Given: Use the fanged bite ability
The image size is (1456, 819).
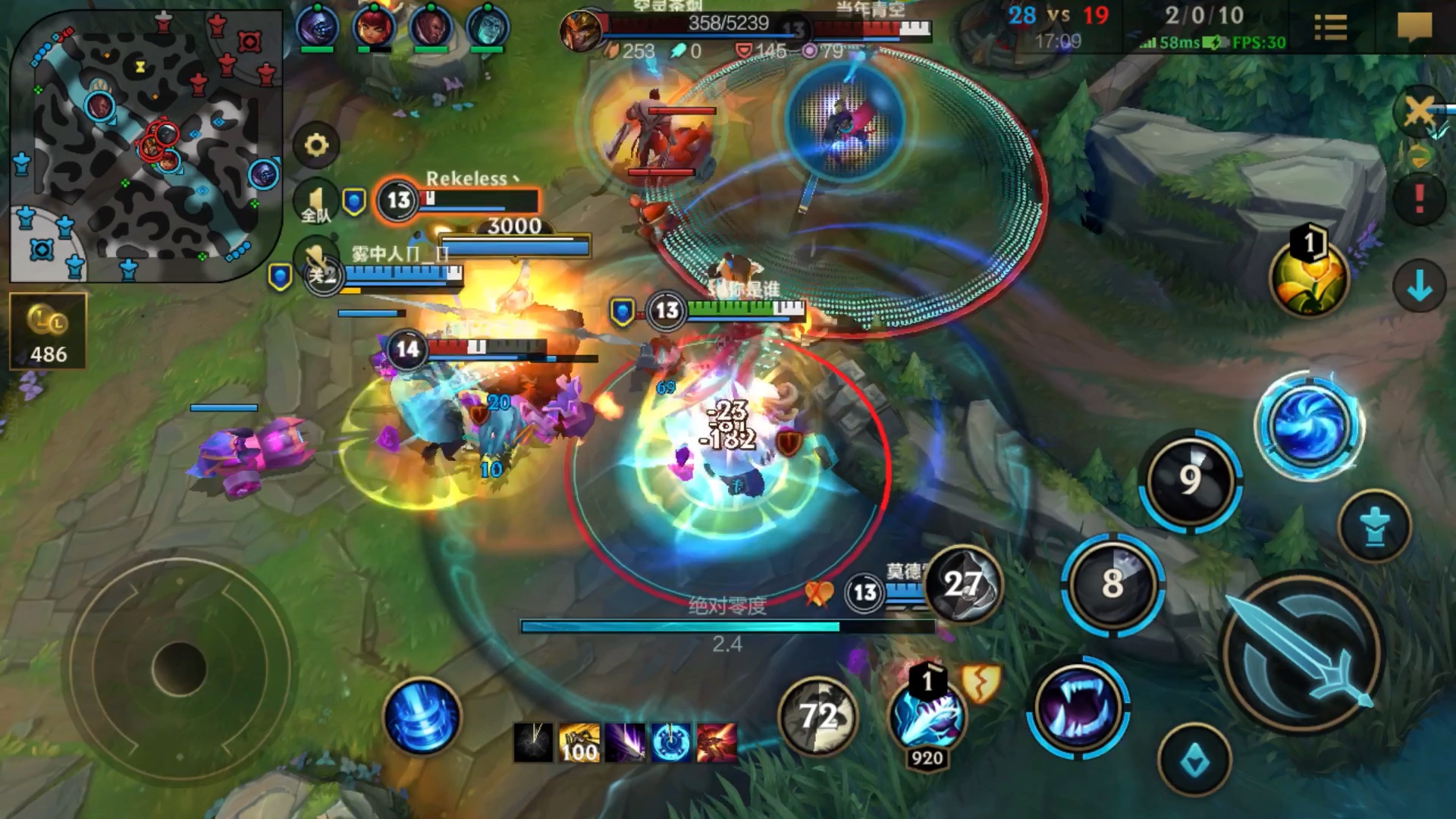Looking at the screenshot, I should 1078,707.
